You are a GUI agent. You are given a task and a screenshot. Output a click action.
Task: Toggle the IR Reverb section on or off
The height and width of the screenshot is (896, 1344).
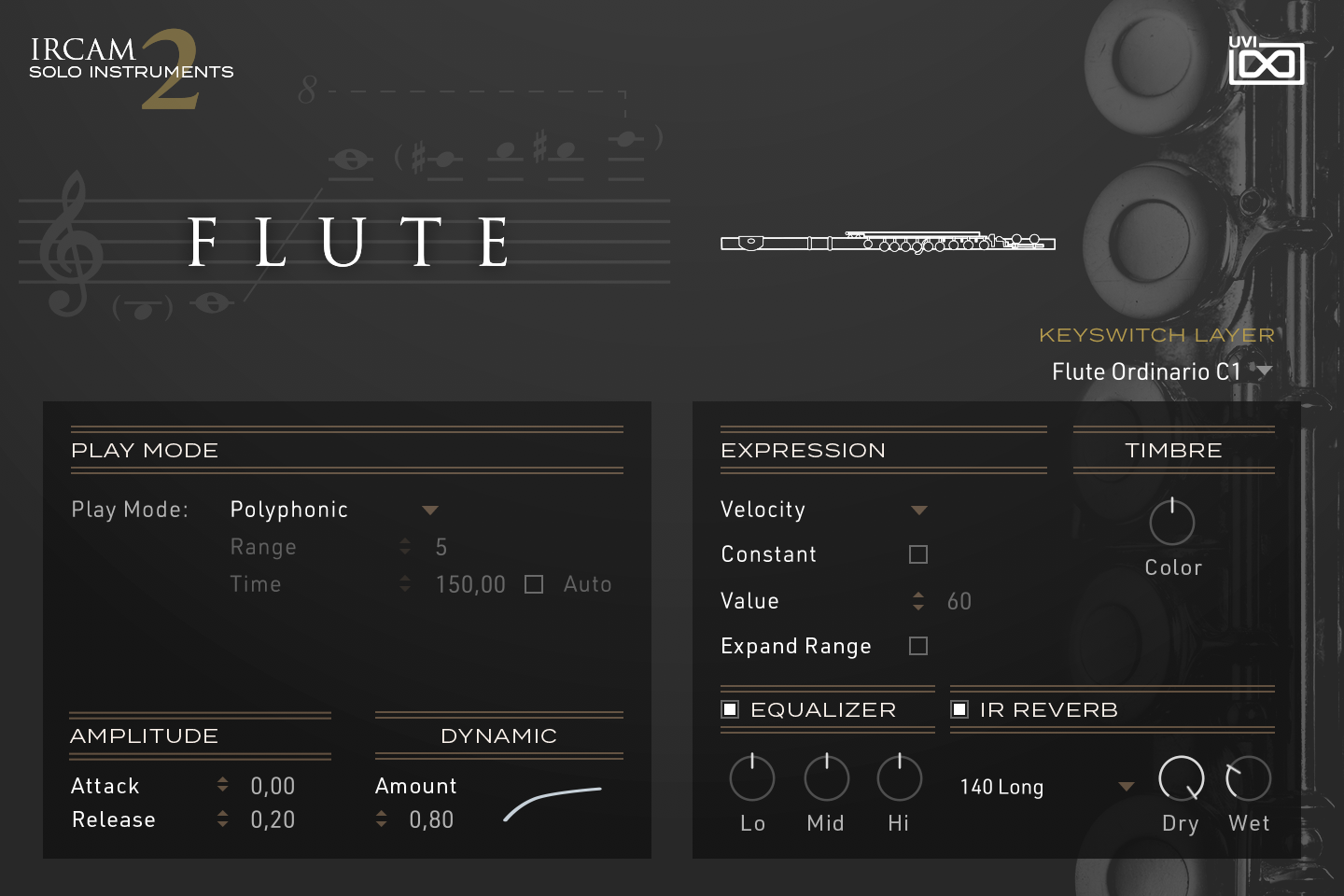click(x=959, y=709)
